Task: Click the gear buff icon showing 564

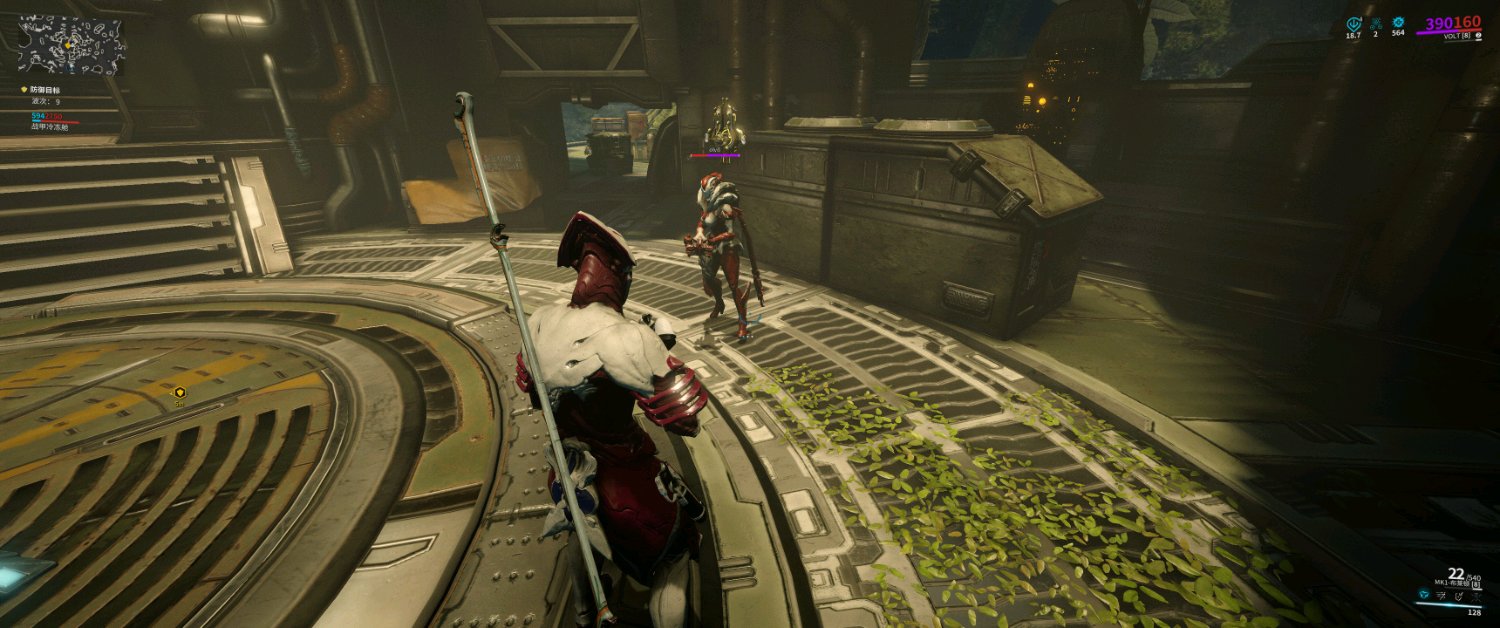Action: 1398,22
